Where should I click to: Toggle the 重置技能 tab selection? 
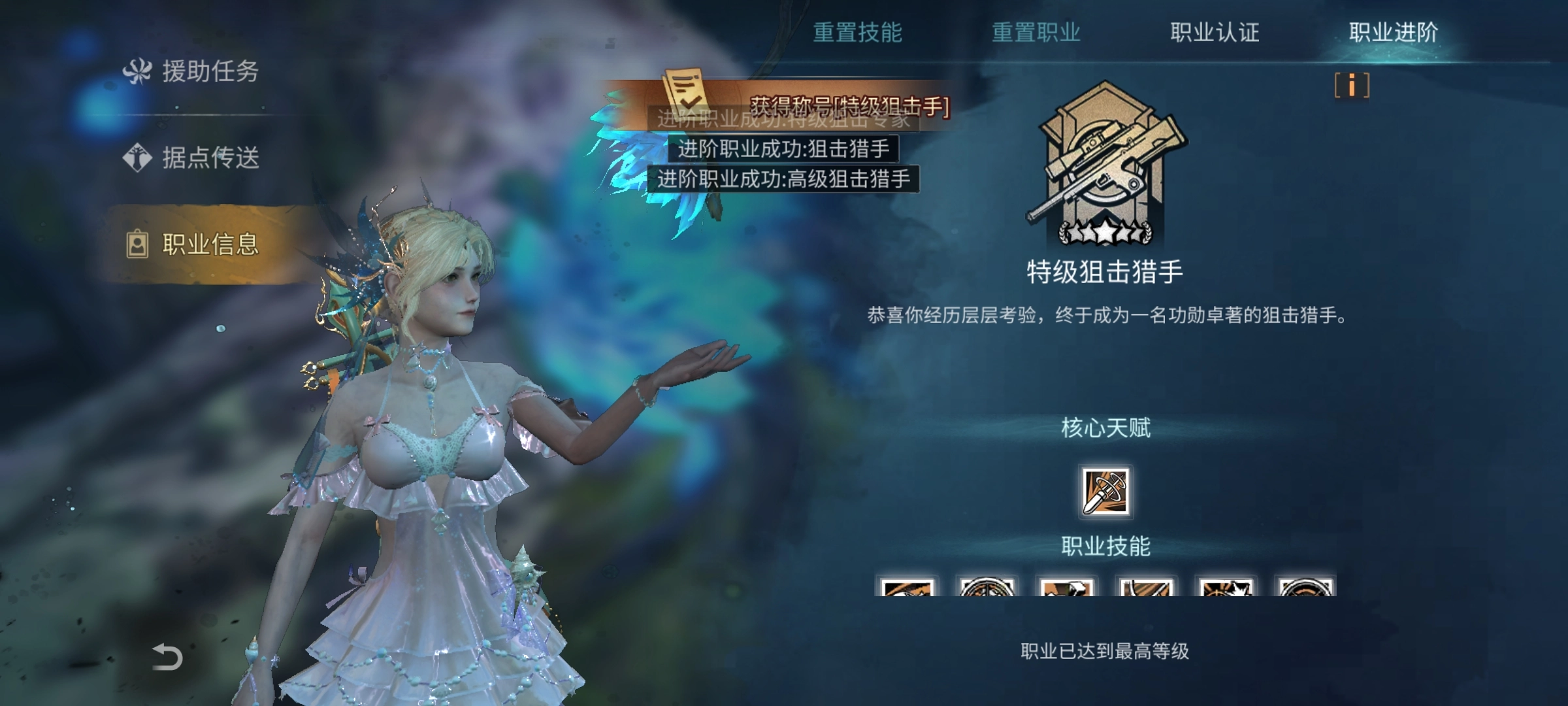(x=858, y=31)
